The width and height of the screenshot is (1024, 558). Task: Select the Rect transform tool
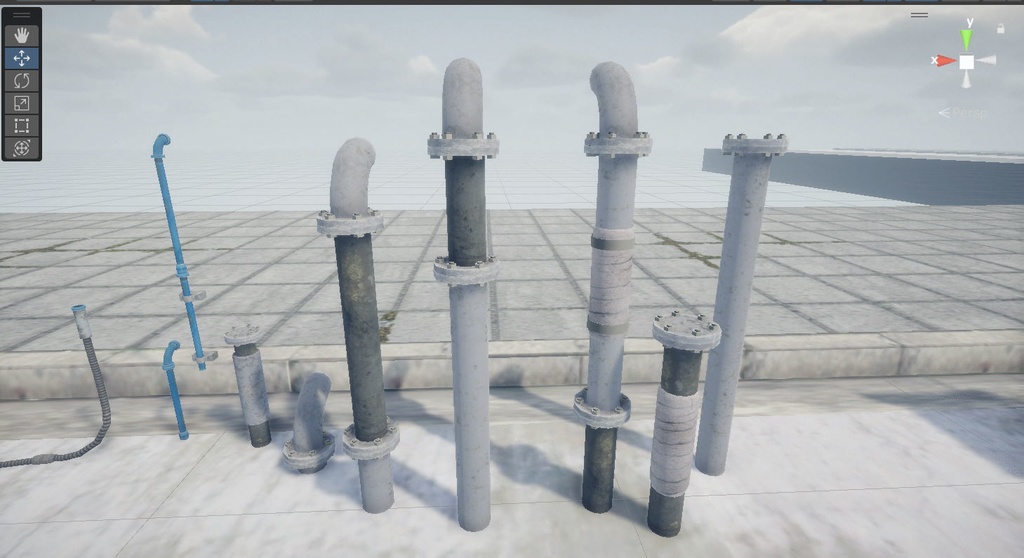[22, 126]
